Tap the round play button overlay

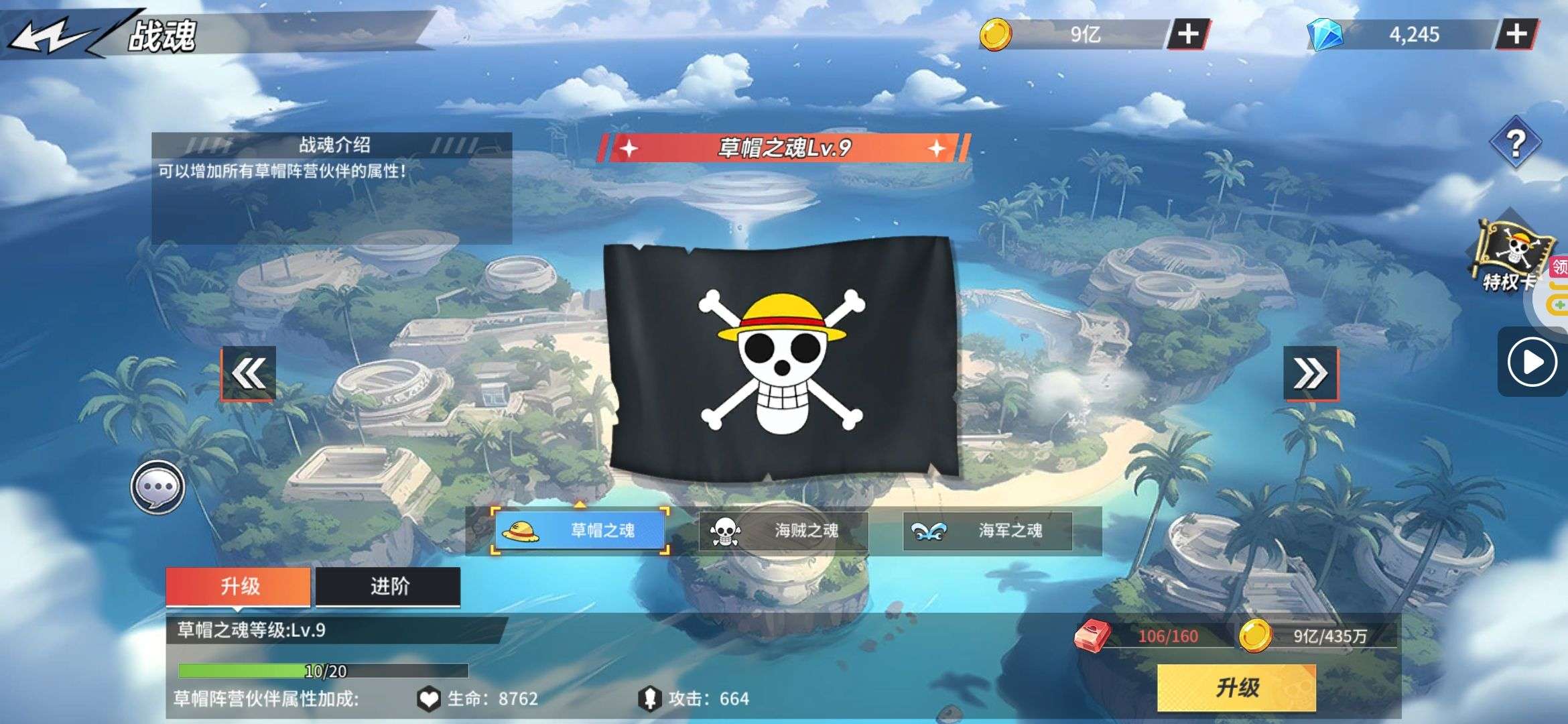pyautogui.click(x=1532, y=363)
